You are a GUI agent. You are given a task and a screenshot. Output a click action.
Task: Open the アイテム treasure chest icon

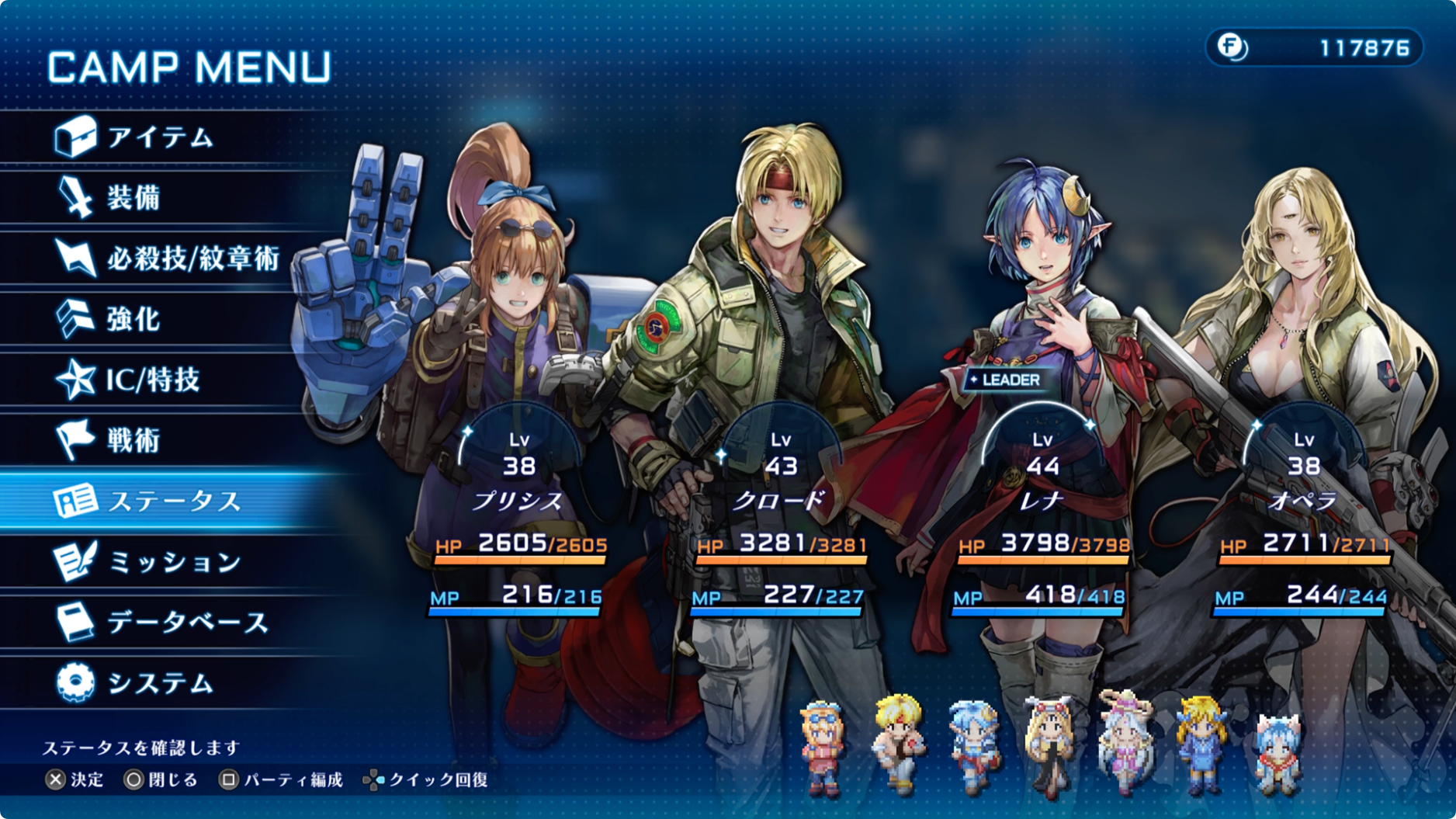[x=76, y=137]
